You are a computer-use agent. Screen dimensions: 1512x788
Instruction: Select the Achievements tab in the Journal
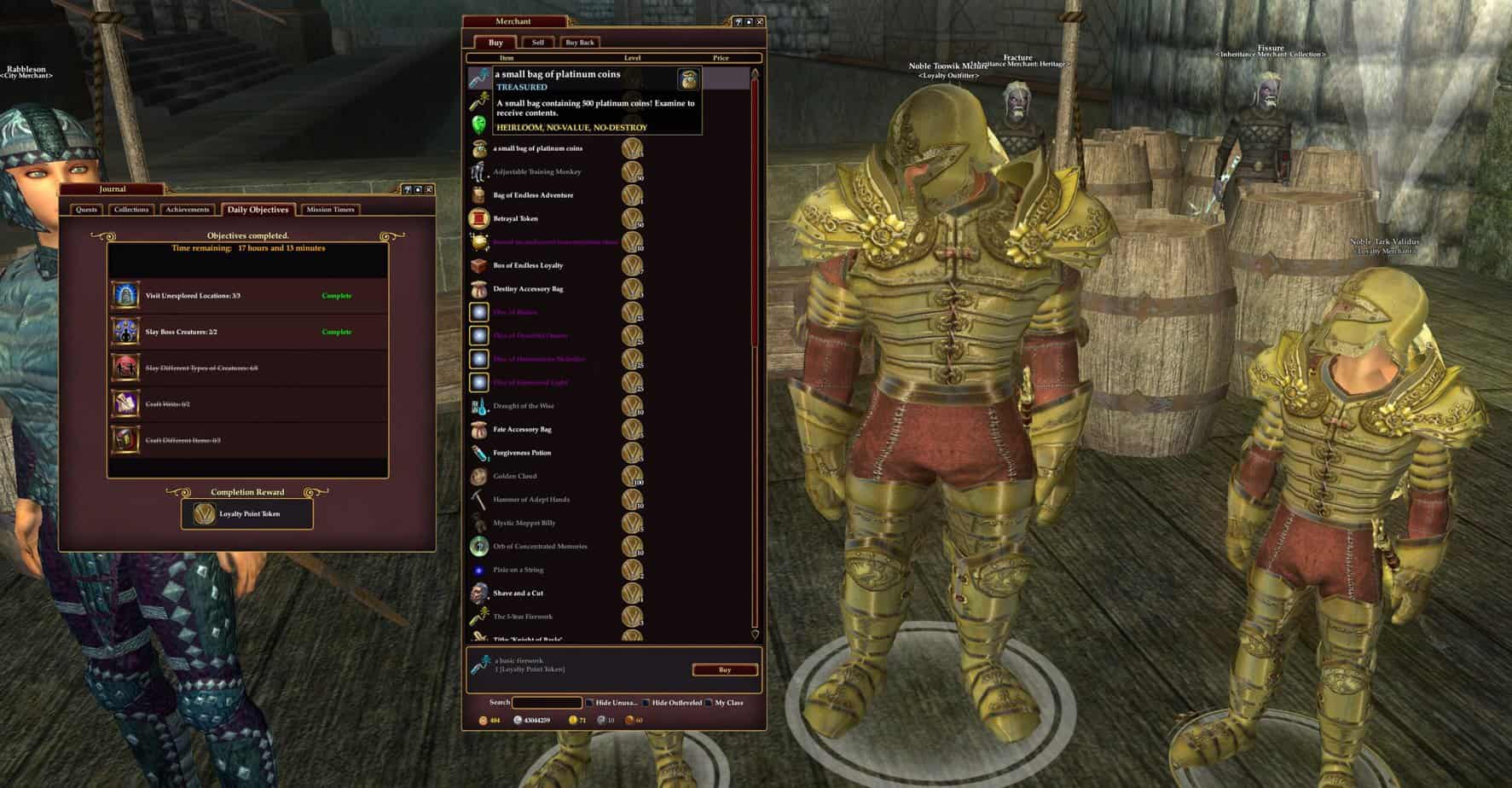click(x=188, y=209)
